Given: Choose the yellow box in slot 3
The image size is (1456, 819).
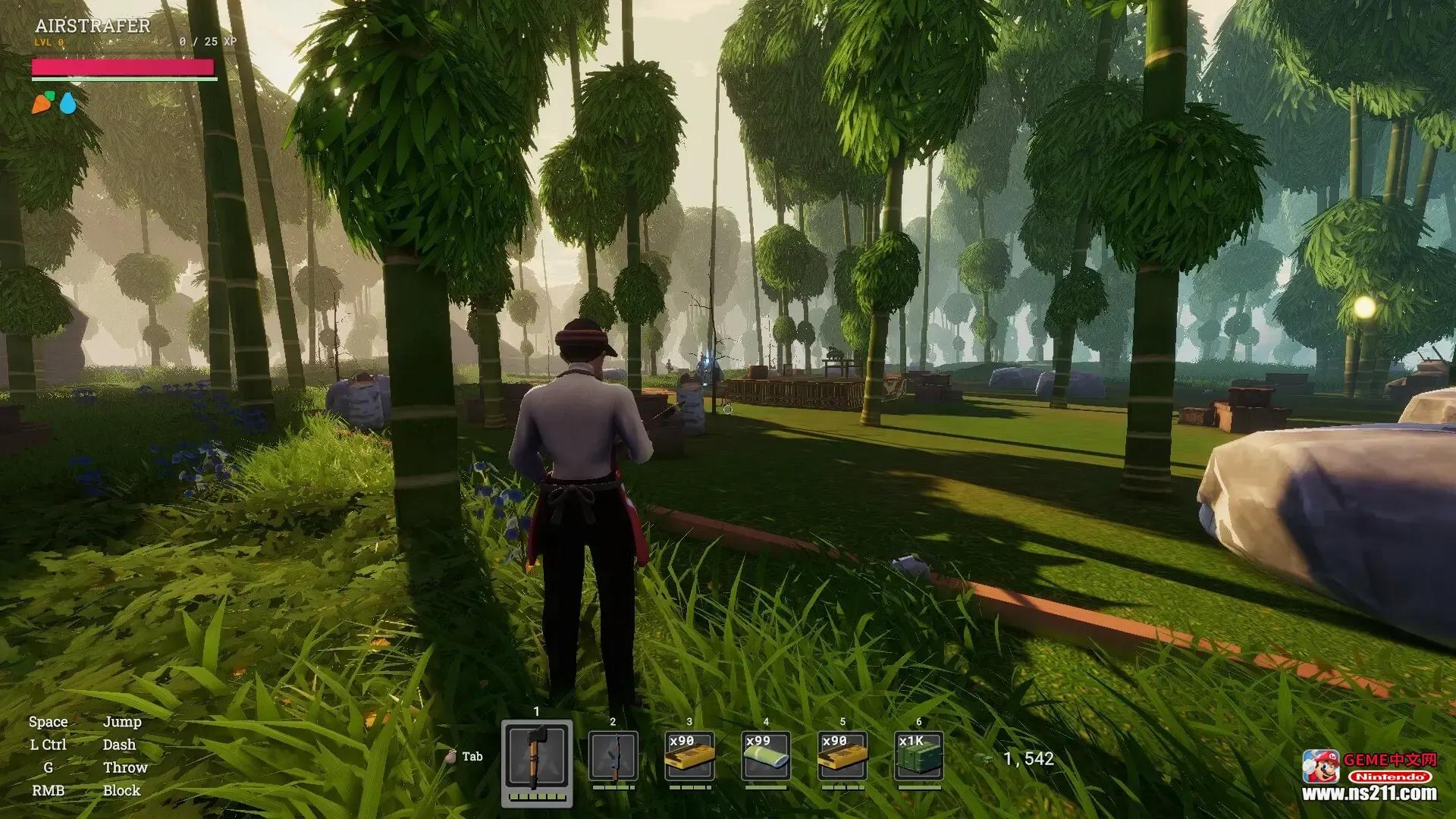Looking at the screenshot, I should click(689, 756).
